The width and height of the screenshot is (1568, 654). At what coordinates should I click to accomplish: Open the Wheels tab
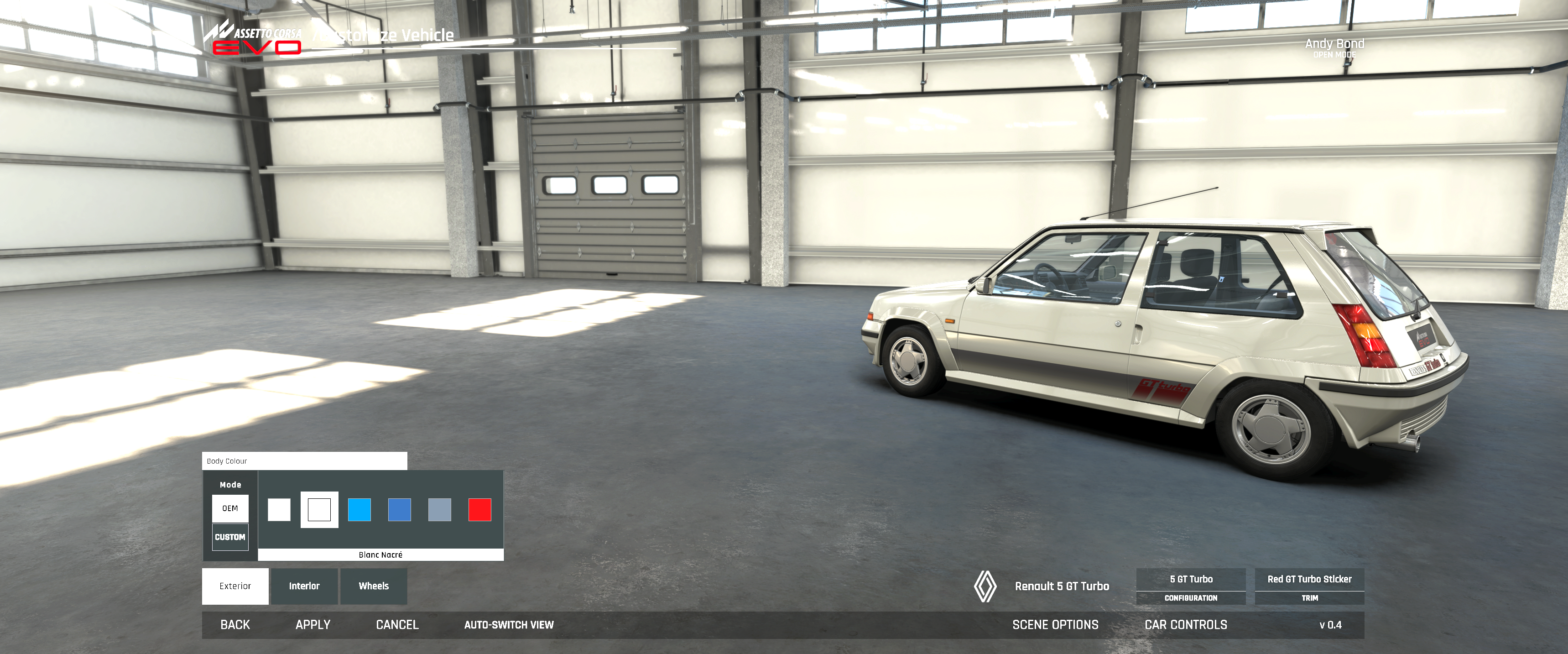point(373,586)
